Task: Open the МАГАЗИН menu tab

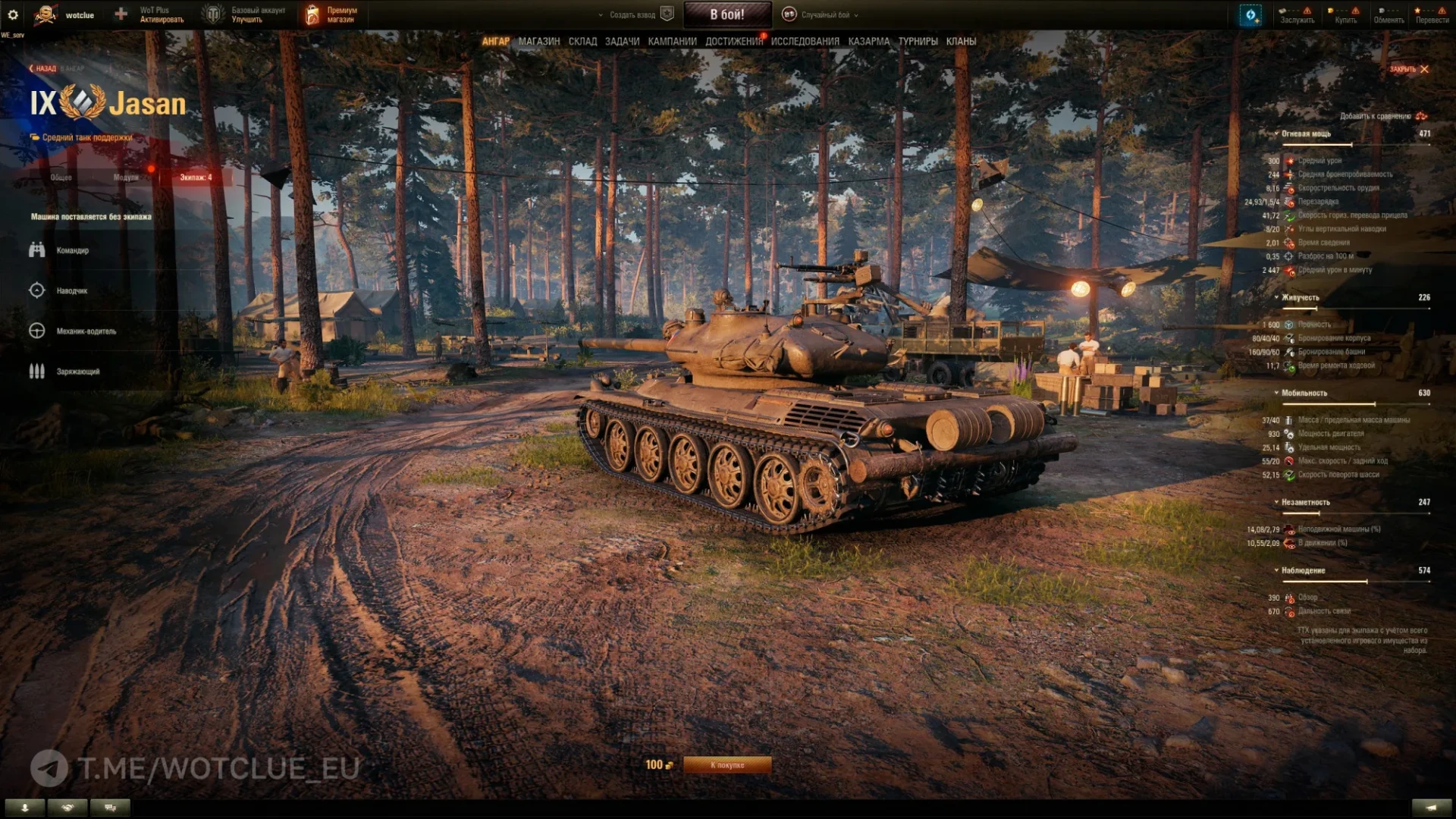Action: (538, 42)
